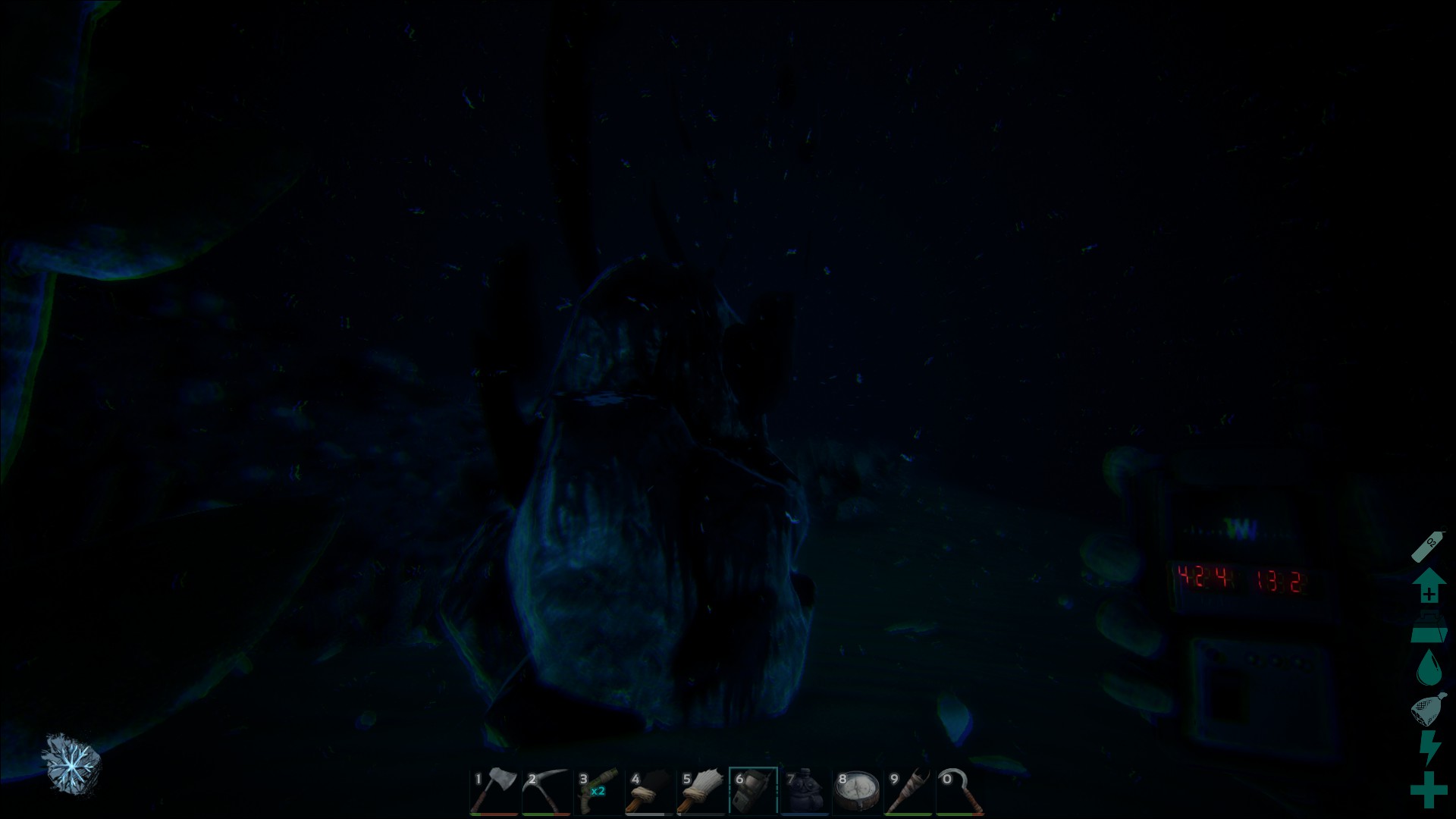The width and height of the screenshot is (1456, 819).
Task: Select the black-tipped paintbrush in slot 4
Action: [x=650, y=791]
